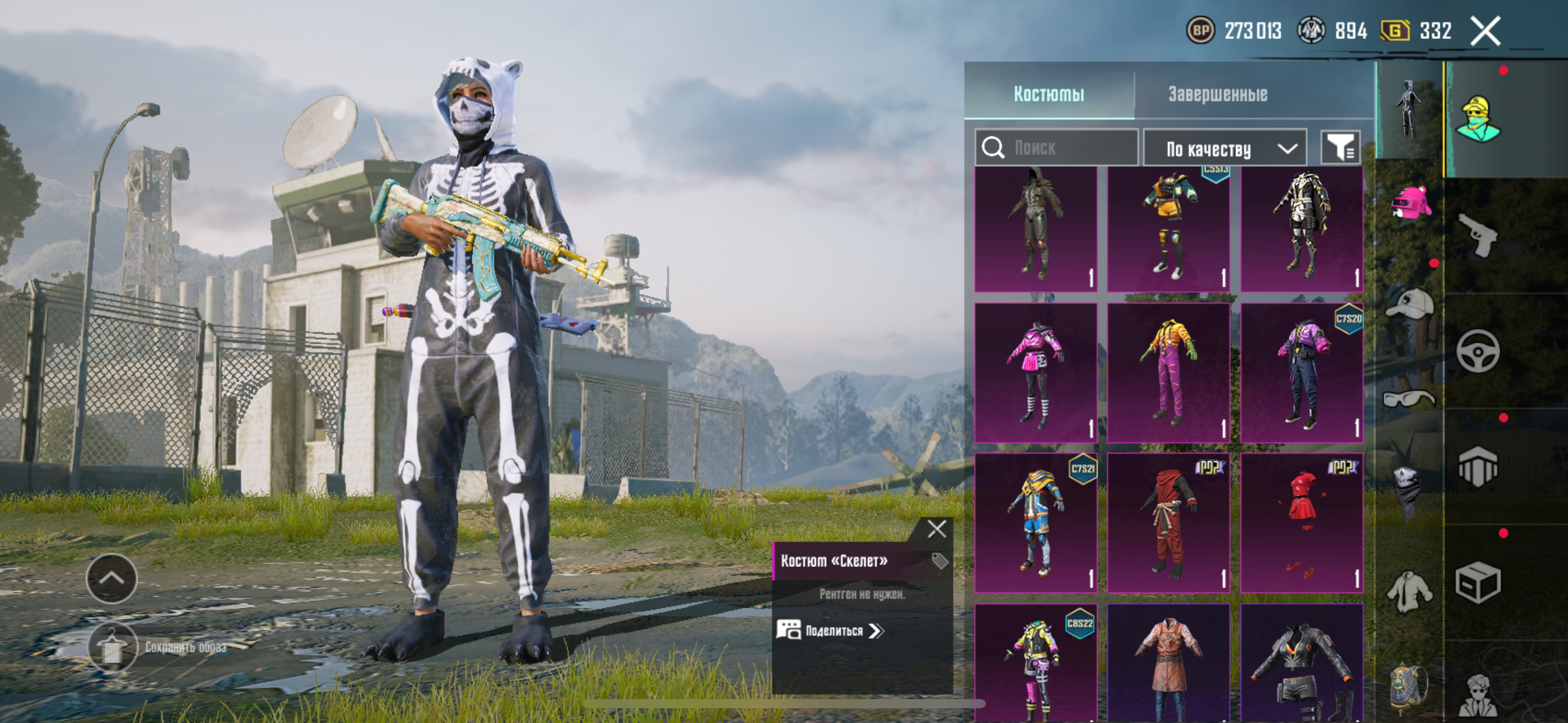Open the box crate category
1568x723 pixels.
(1478, 583)
